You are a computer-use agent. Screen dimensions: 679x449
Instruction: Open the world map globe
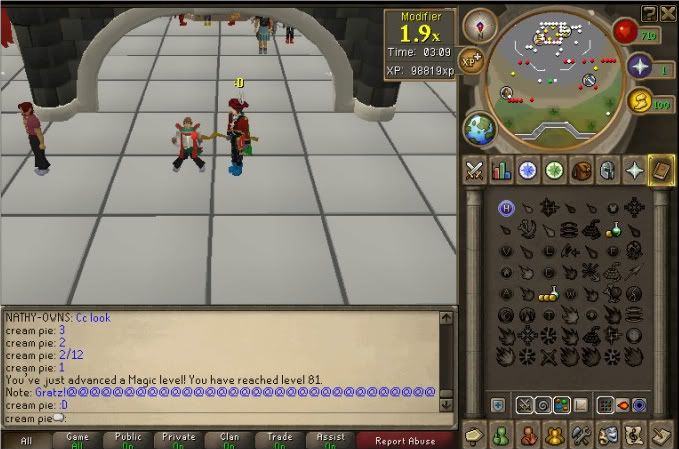(477, 130)
